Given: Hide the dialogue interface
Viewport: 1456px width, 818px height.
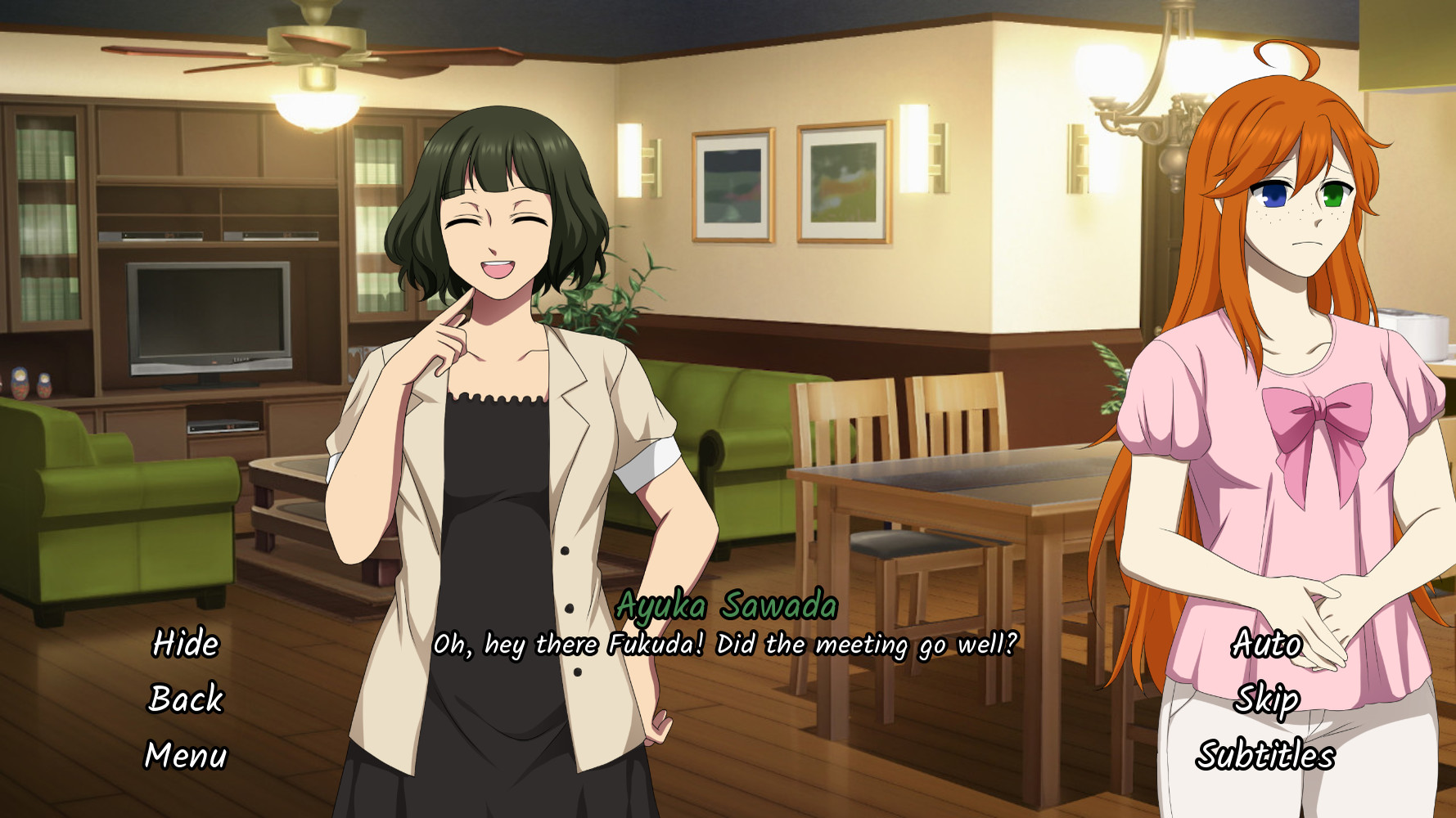Looking at the screenshot, I should pyautogui.click(x=184, y=645).
